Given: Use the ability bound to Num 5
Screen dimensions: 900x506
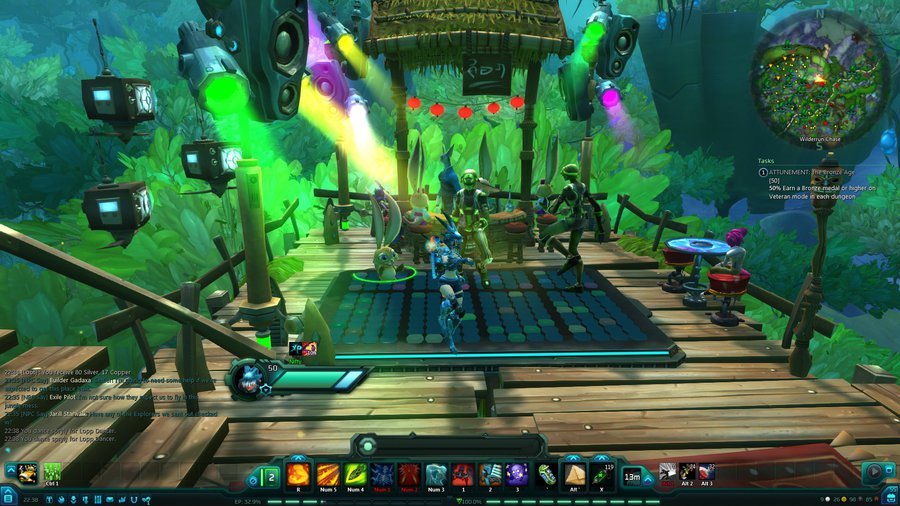Looking at the screenshot, I should (327, 474).
